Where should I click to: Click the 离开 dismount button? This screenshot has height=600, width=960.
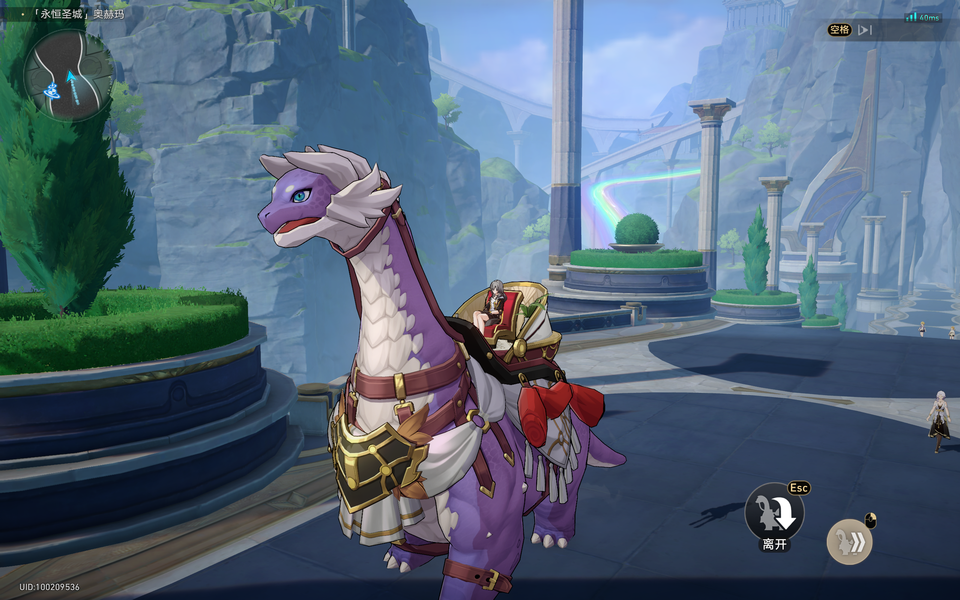774,512
